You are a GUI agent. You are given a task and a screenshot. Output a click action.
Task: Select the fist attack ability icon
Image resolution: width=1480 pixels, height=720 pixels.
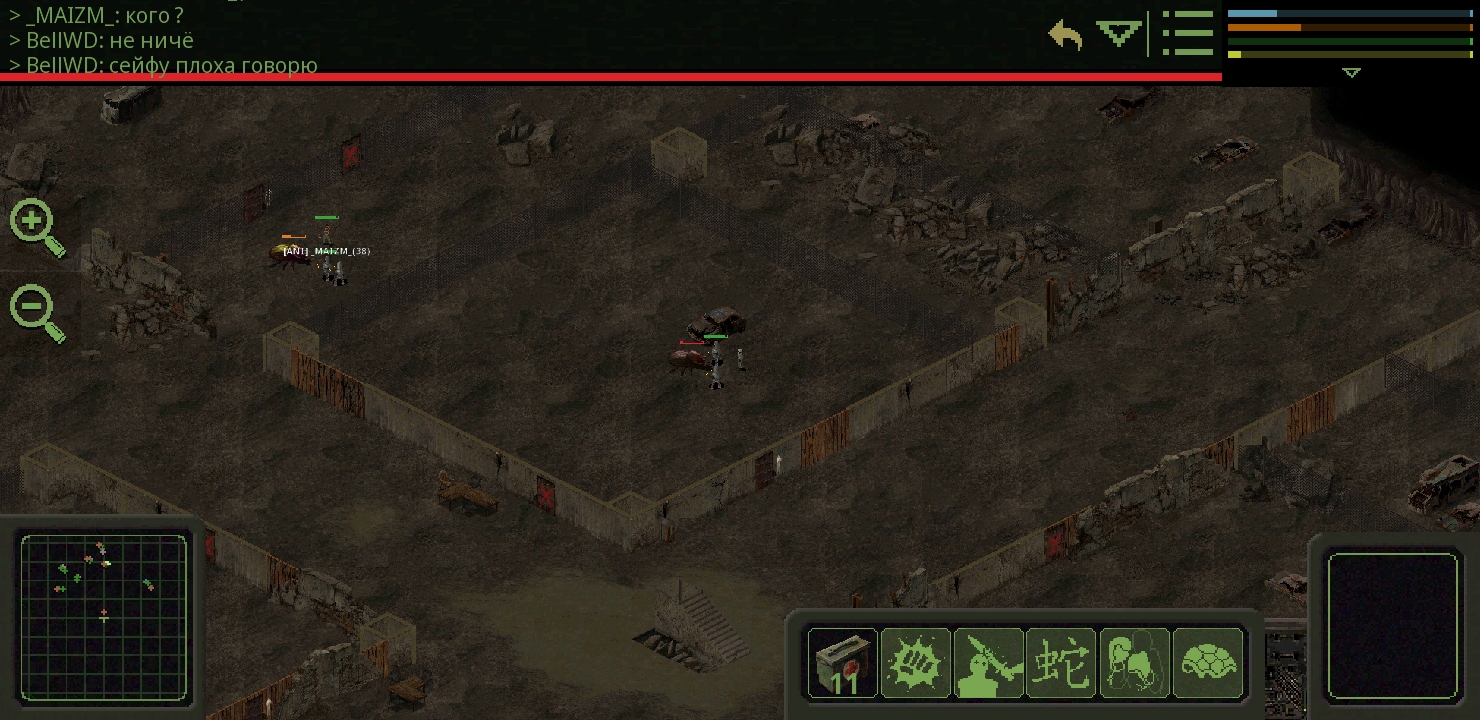pyautogui.click(x=916, y=662)
